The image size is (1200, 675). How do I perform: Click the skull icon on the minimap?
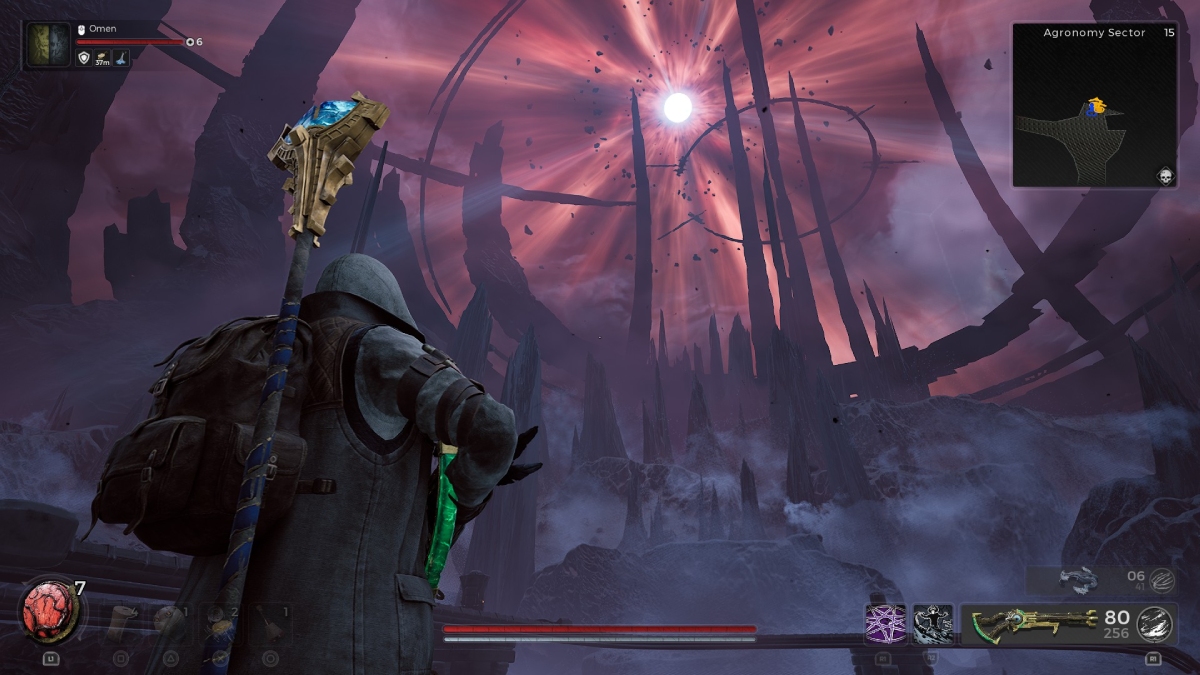point(1164,176)
